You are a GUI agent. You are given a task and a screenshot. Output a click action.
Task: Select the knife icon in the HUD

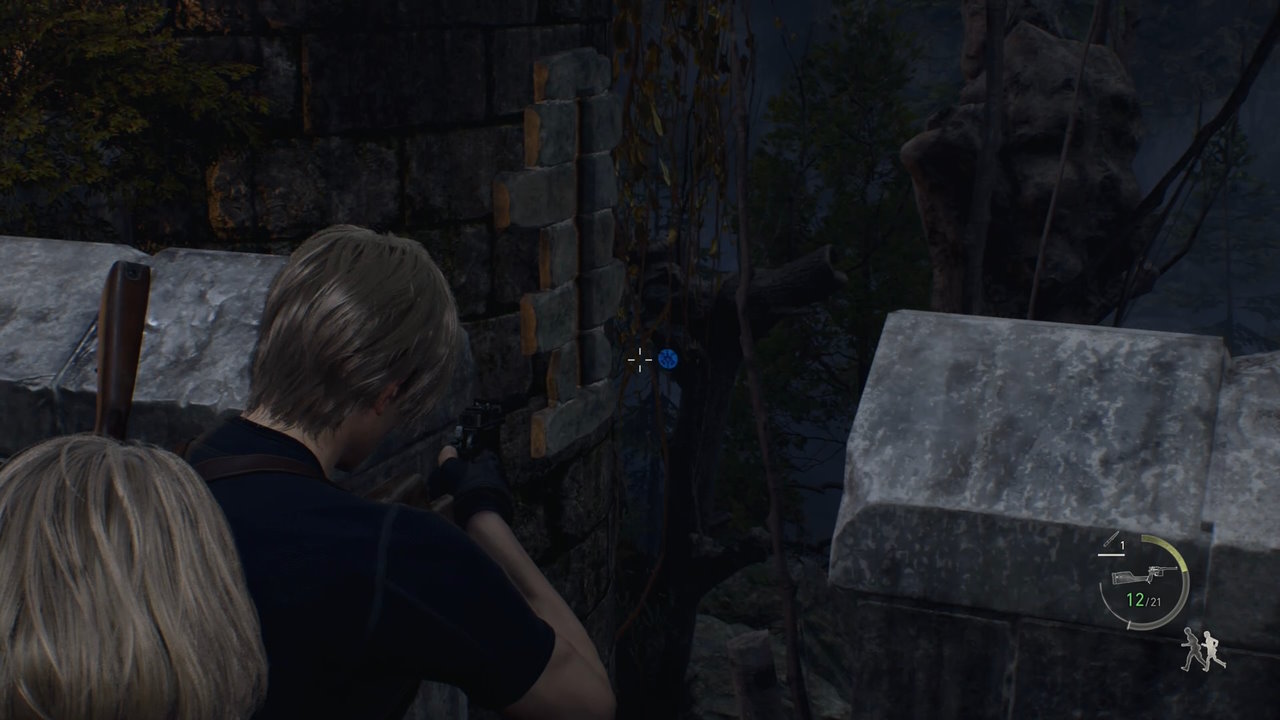coord(1110,537)
